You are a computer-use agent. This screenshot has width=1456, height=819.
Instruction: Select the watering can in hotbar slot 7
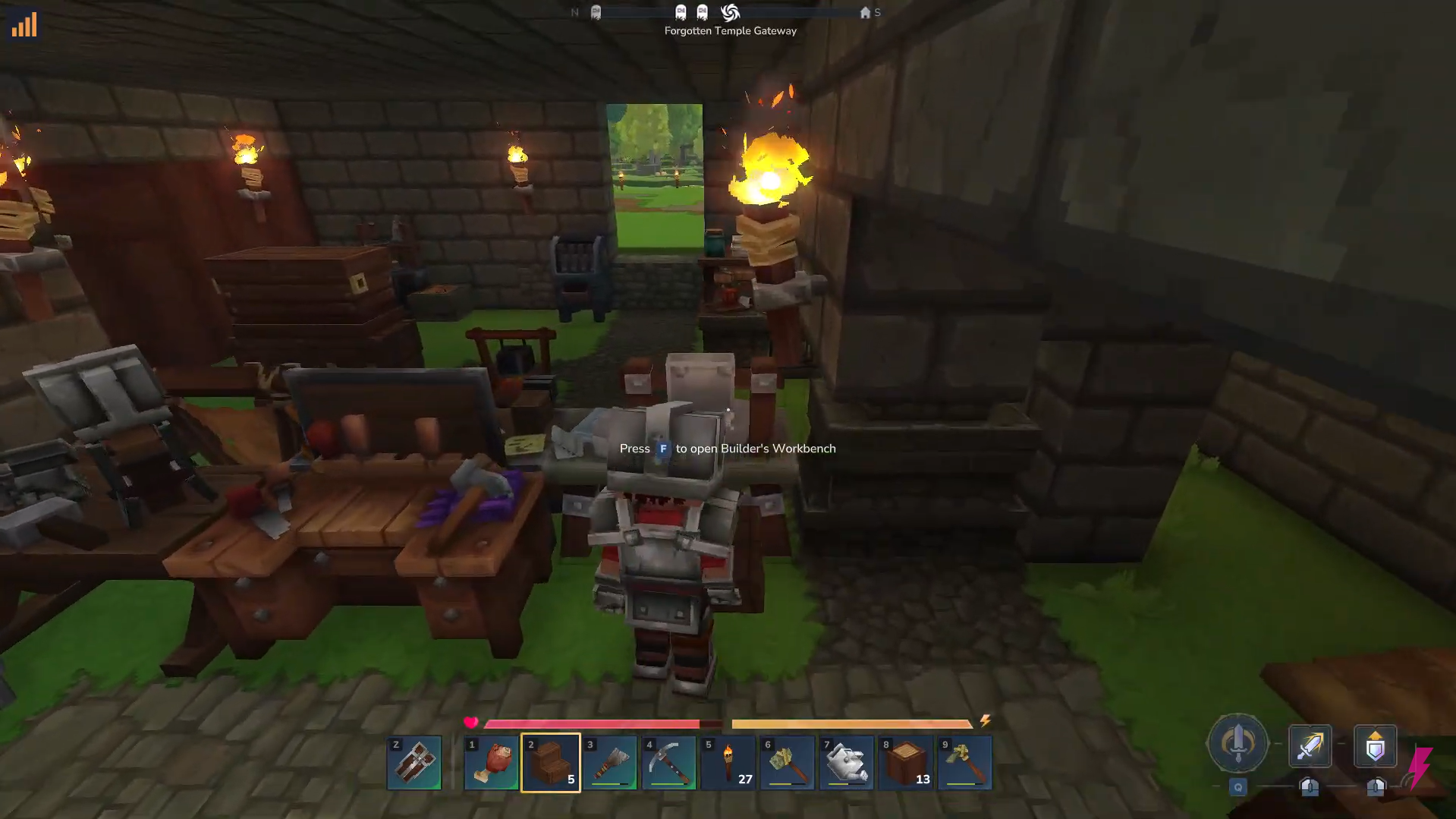[x=846, y=763]
